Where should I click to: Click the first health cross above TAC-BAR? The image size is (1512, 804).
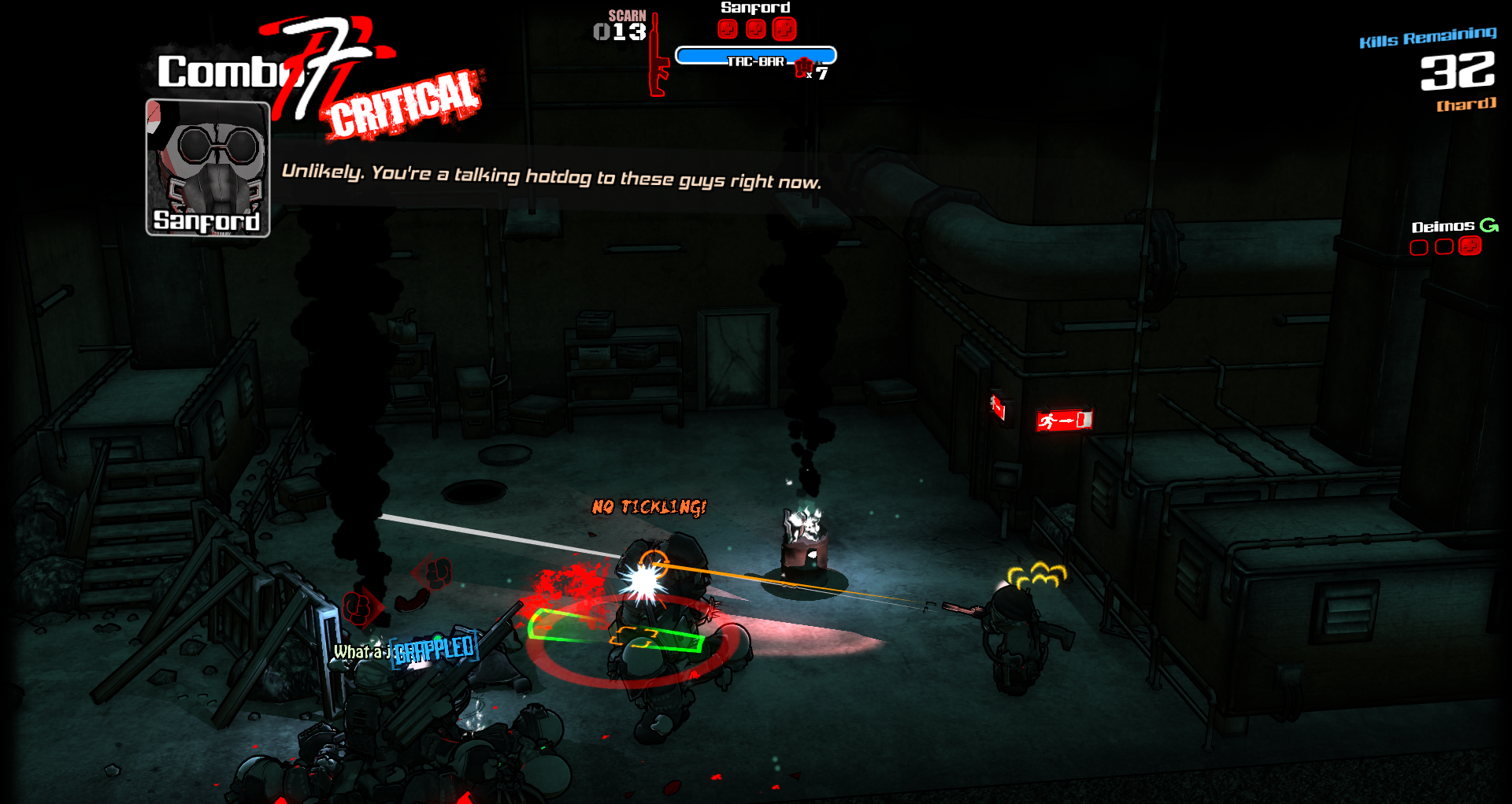pyautogui.click(x=726, y=29)
